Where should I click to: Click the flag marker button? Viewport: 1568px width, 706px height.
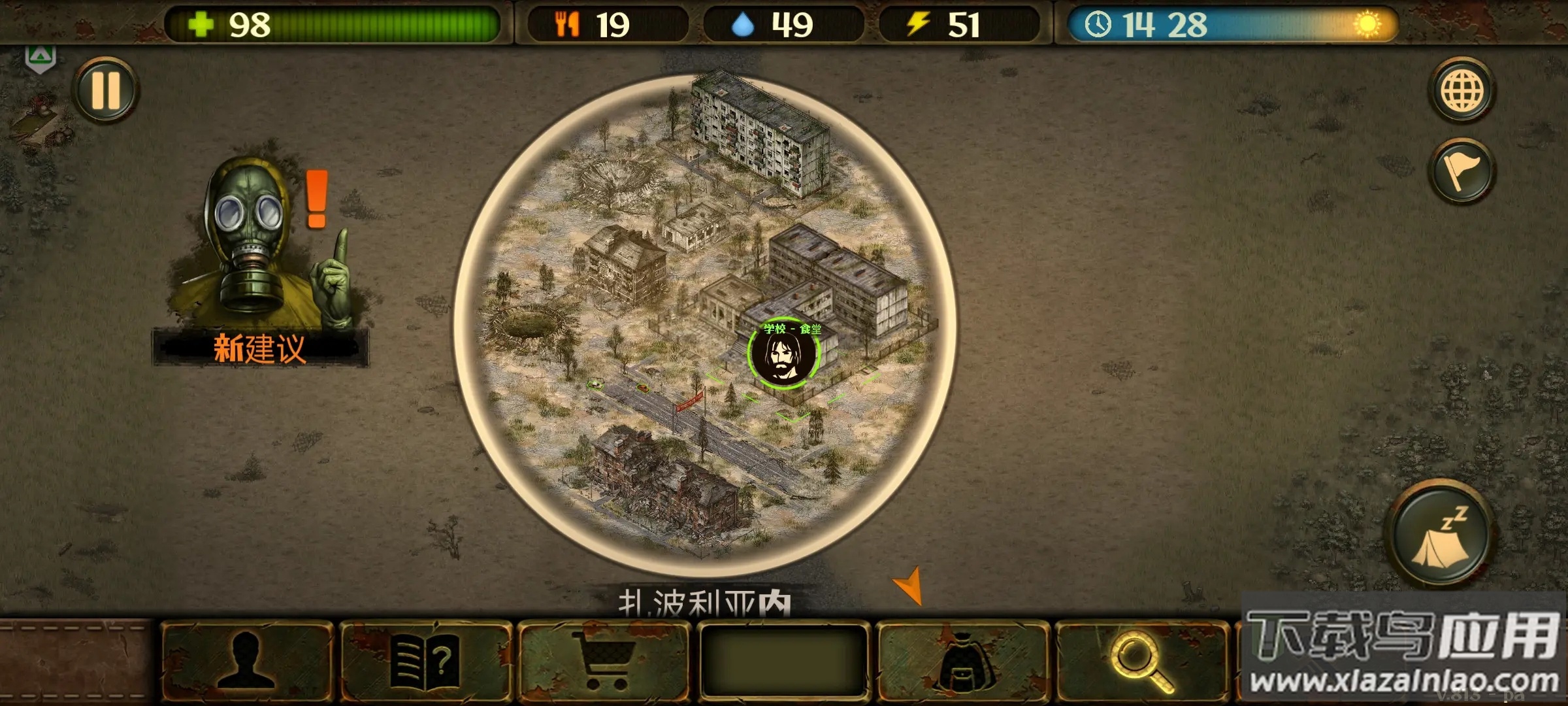pos(1462,171)
